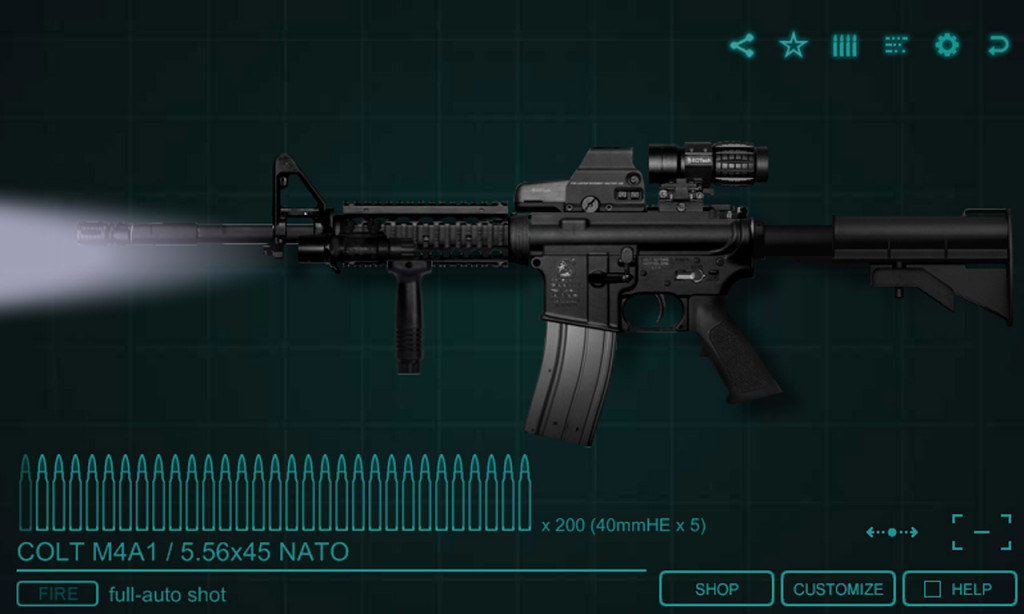Image resolution: width=1024 pixels, height=614 pixels.
Task: Click the star favorite icon
Action: coord(793,45)
